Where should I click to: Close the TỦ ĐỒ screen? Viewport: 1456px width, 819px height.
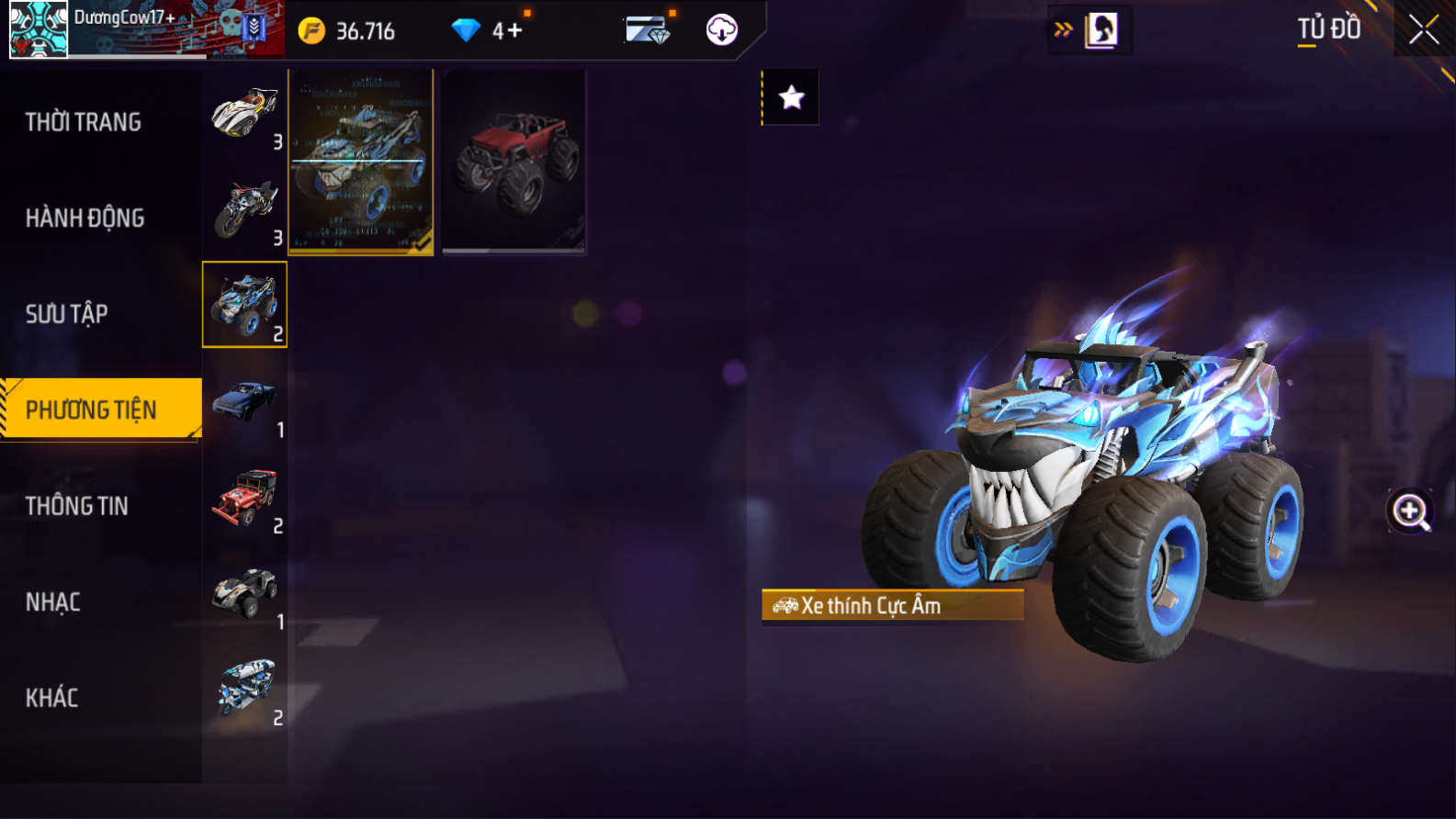point(1424,29)
